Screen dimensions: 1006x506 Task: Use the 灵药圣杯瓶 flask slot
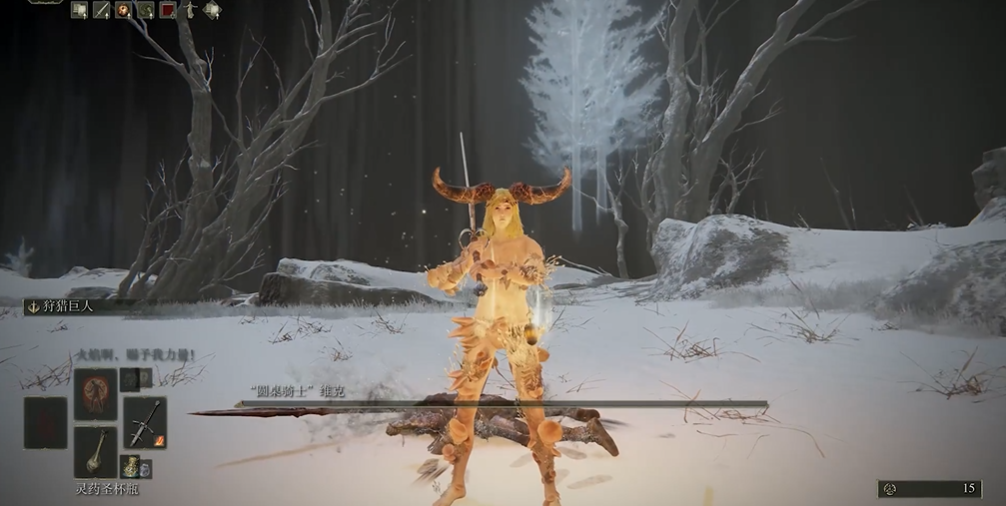[95, 452]
